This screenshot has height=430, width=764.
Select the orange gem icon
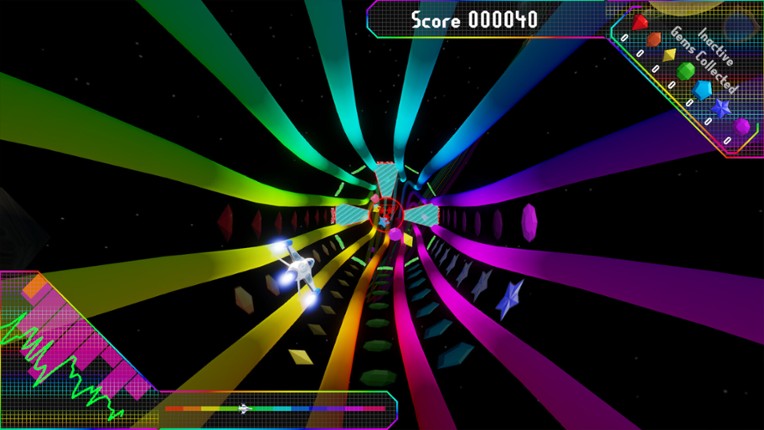pos(653,40)
